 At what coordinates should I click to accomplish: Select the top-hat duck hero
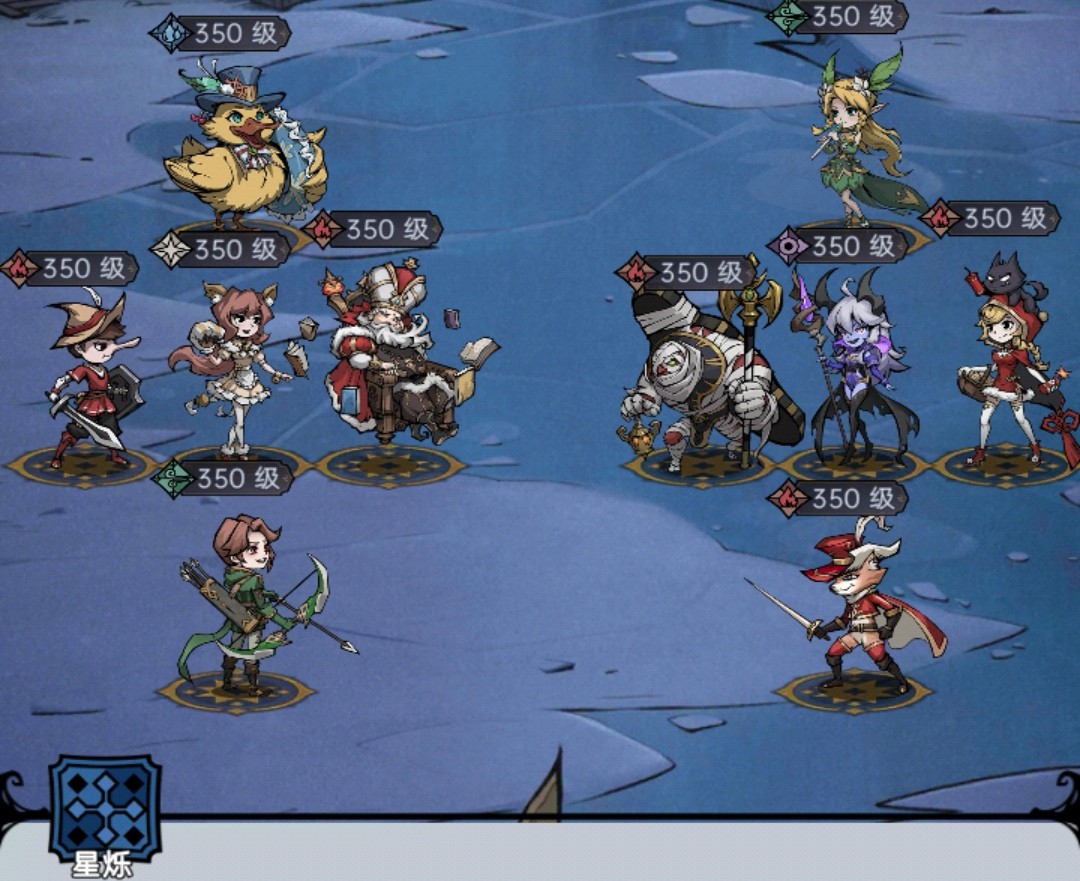tap(243, 150)
